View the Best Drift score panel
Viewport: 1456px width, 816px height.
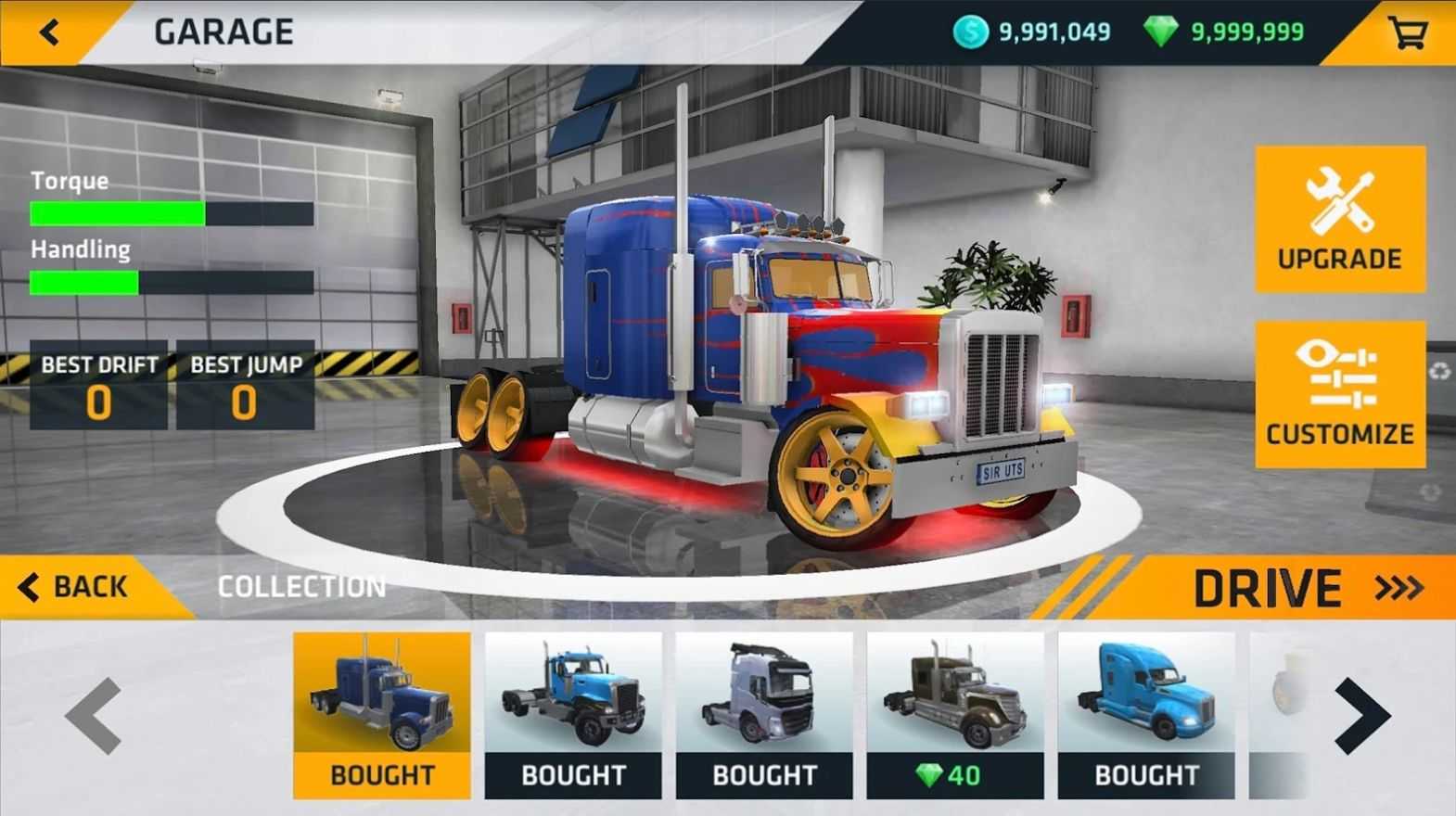tap(97, 385)
